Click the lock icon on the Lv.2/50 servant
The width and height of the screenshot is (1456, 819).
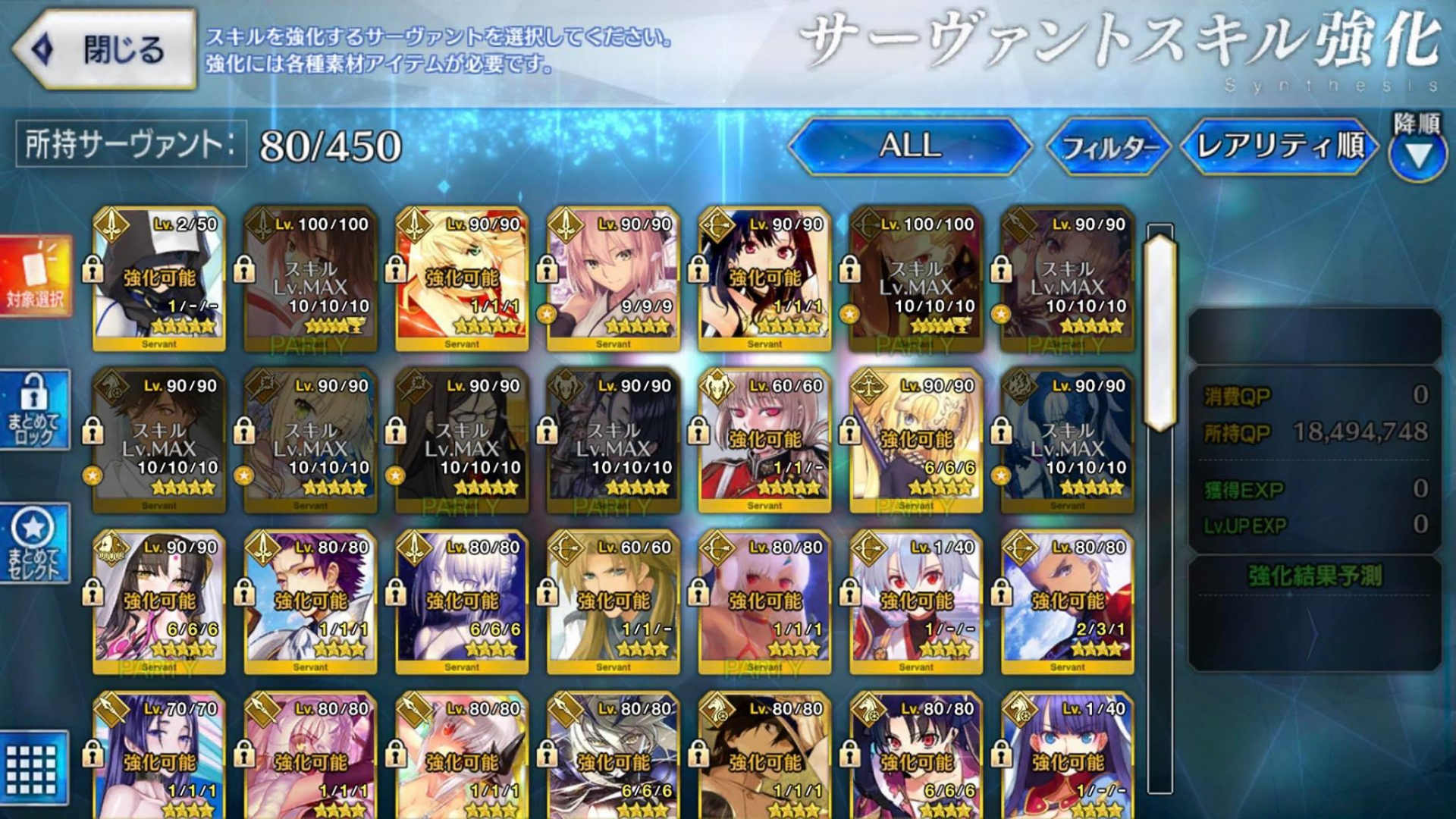(94, 267)
